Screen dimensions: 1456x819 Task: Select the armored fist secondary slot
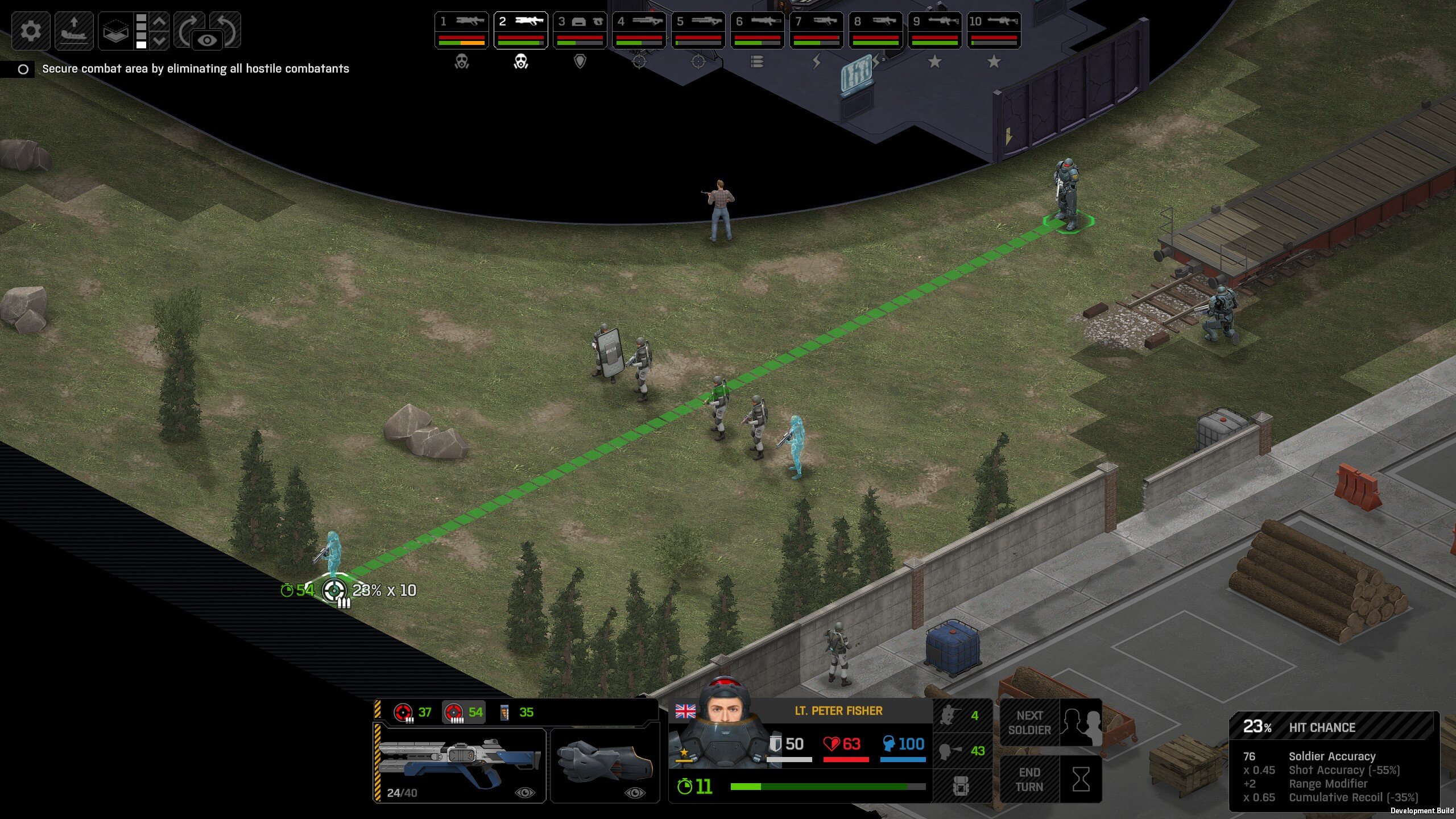(x=605, y=765)
